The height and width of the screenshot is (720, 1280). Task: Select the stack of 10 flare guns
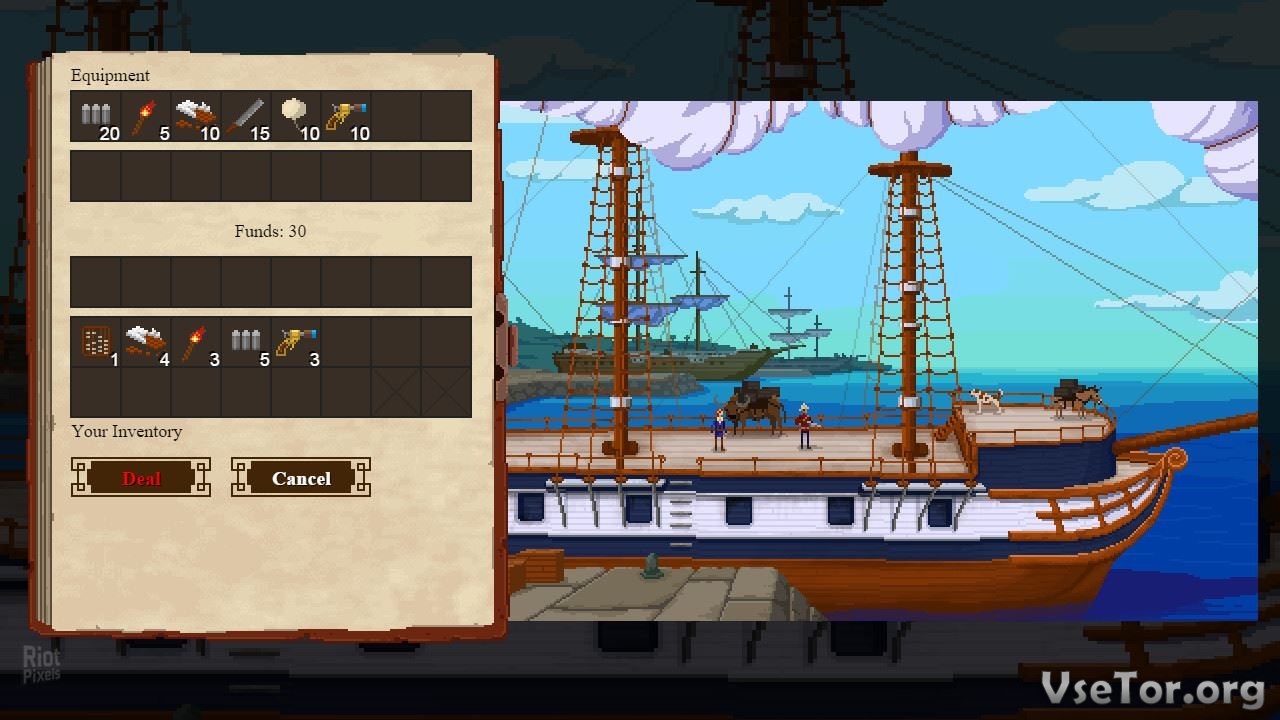(x=346, y=116)
